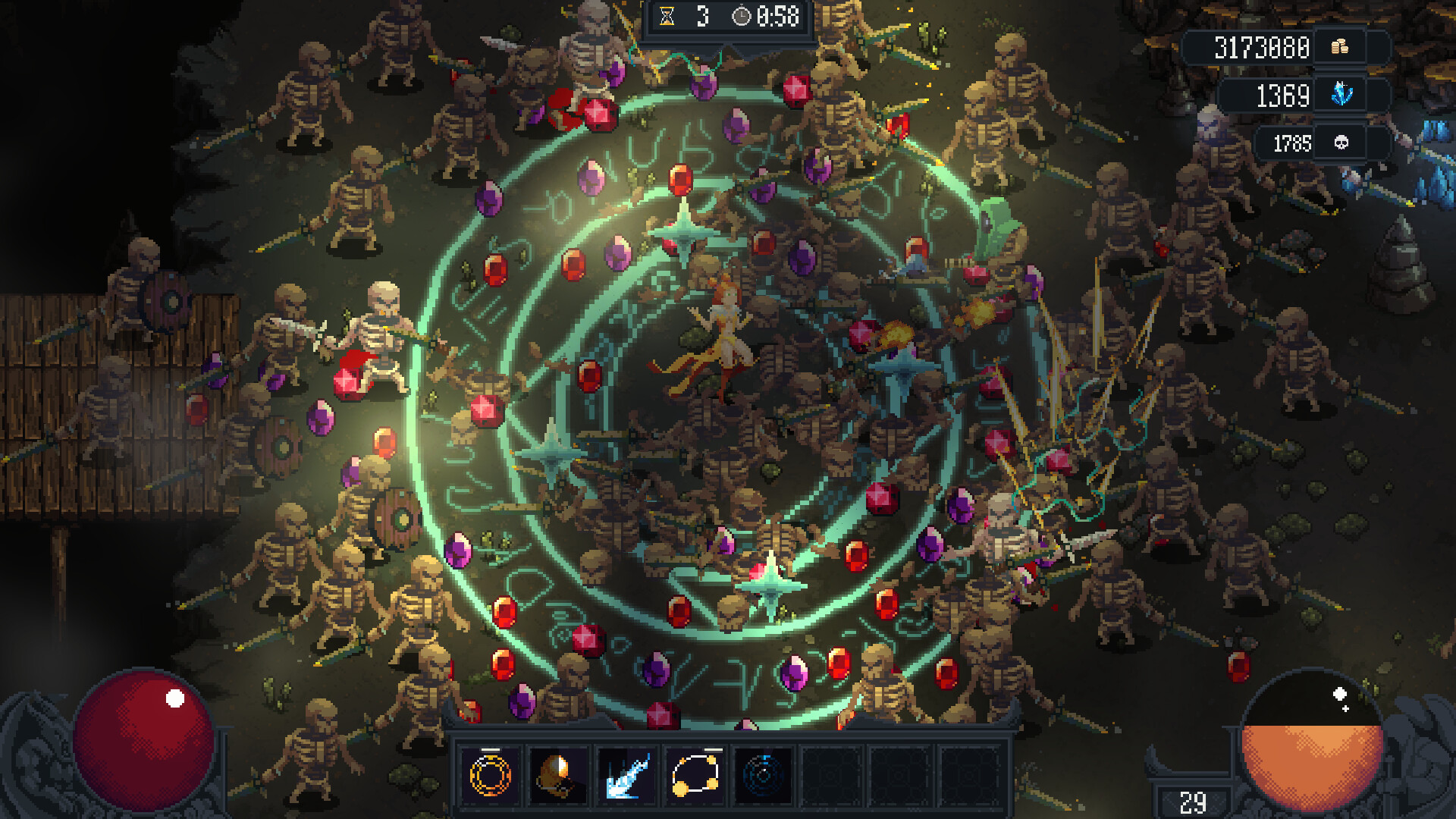The width and height of the screenshot is (1456, 819).
Task: Click the level 29 indicator
Action: tap(1193, 800)
